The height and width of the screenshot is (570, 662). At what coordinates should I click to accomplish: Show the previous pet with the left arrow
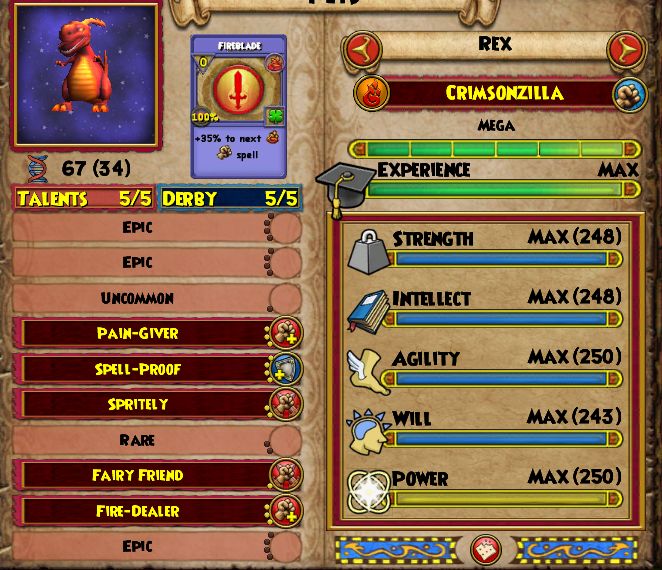click(x=362, y=48)
